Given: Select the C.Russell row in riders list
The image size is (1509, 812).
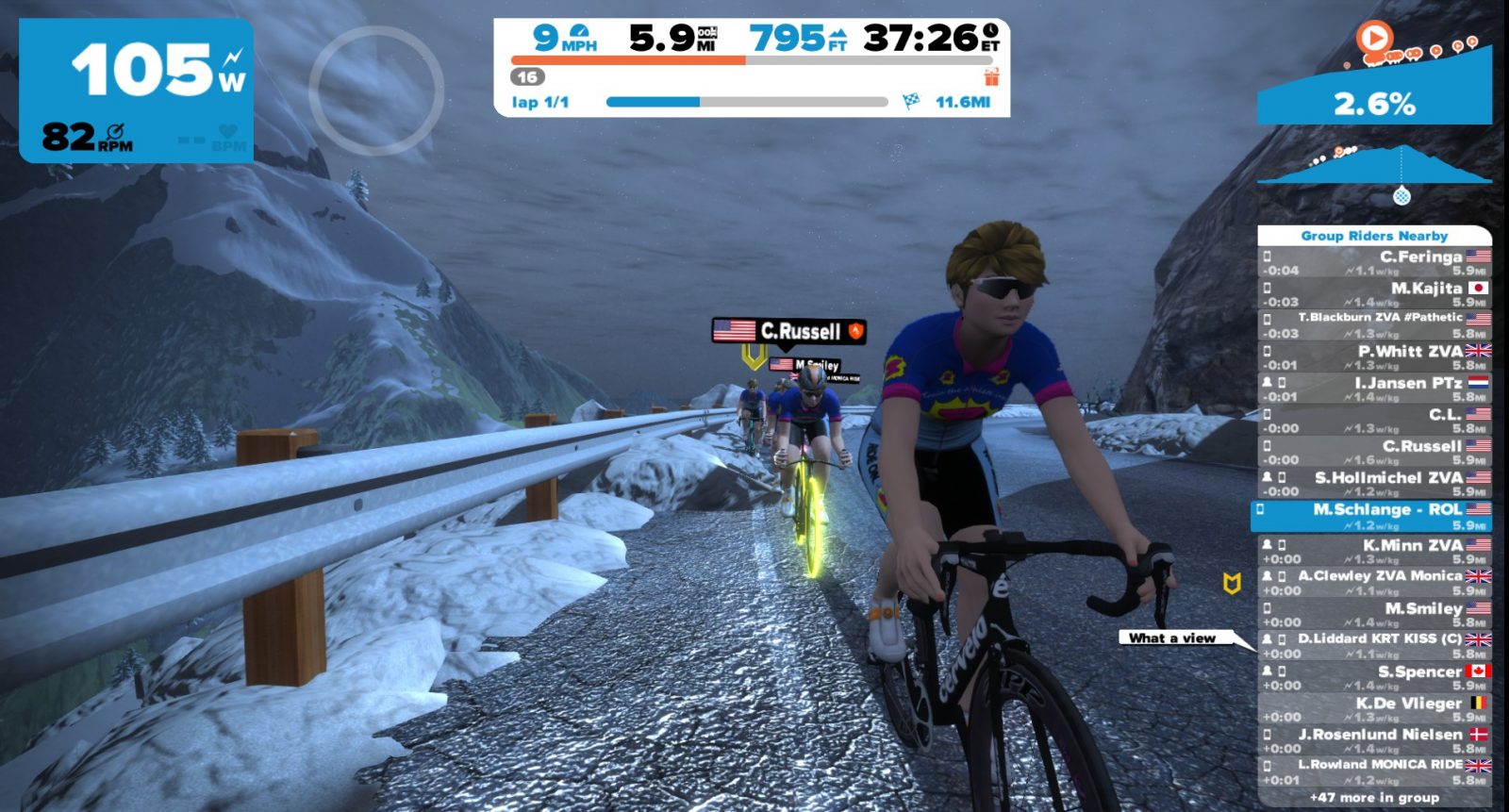Looking at the screenshot, I should point(1374,452).
